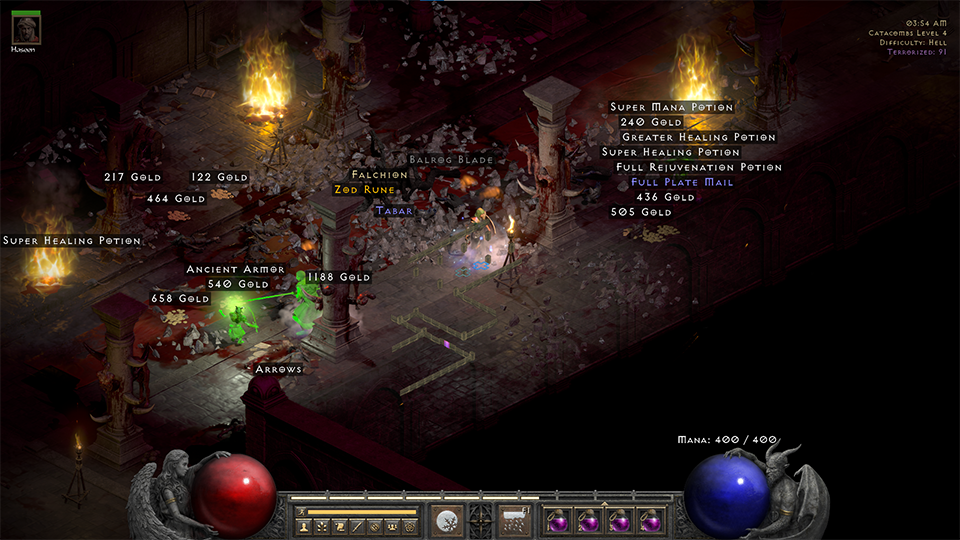Use the purple potion in belt slot 4

[651, 521]
